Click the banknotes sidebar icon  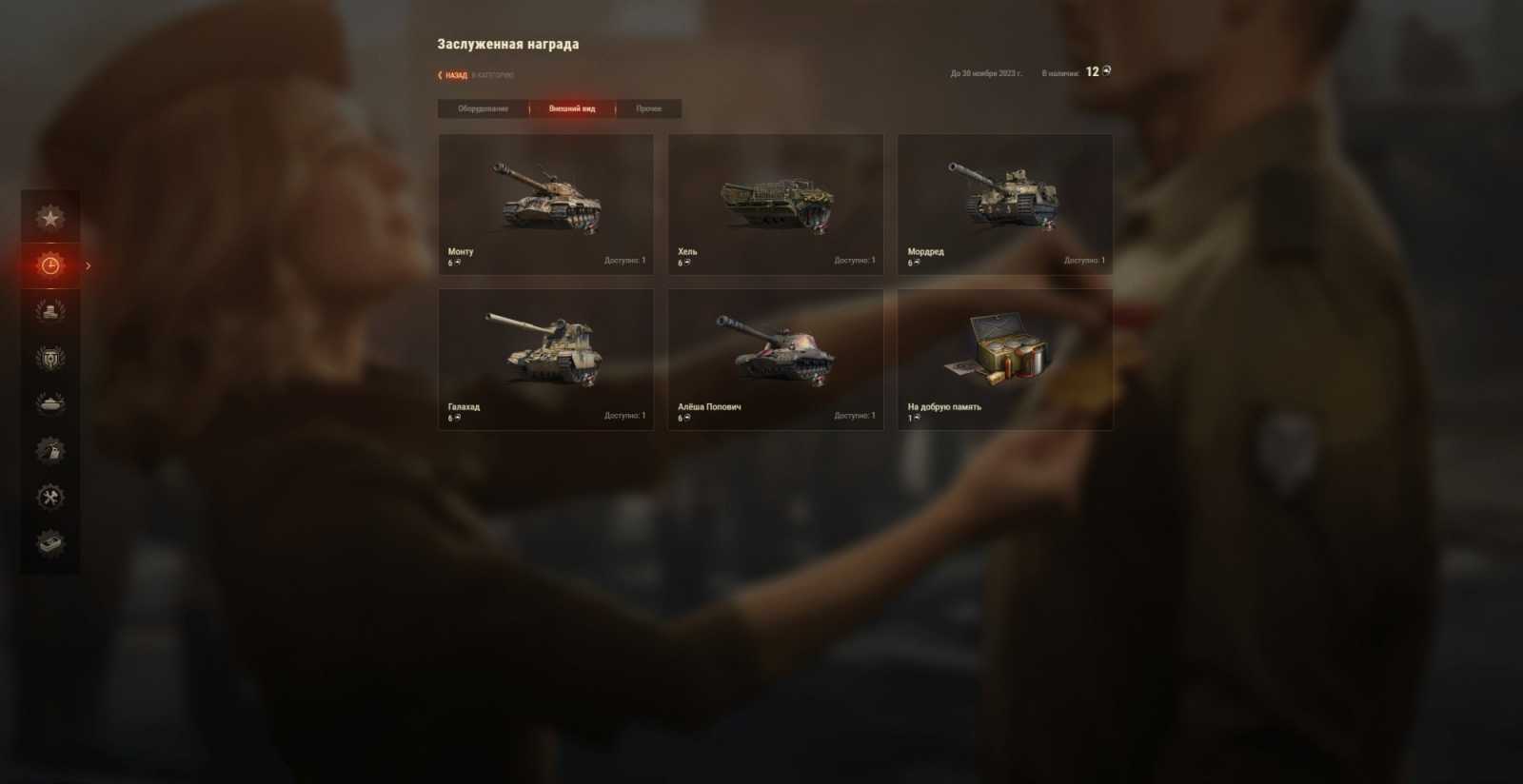[49, 544]
